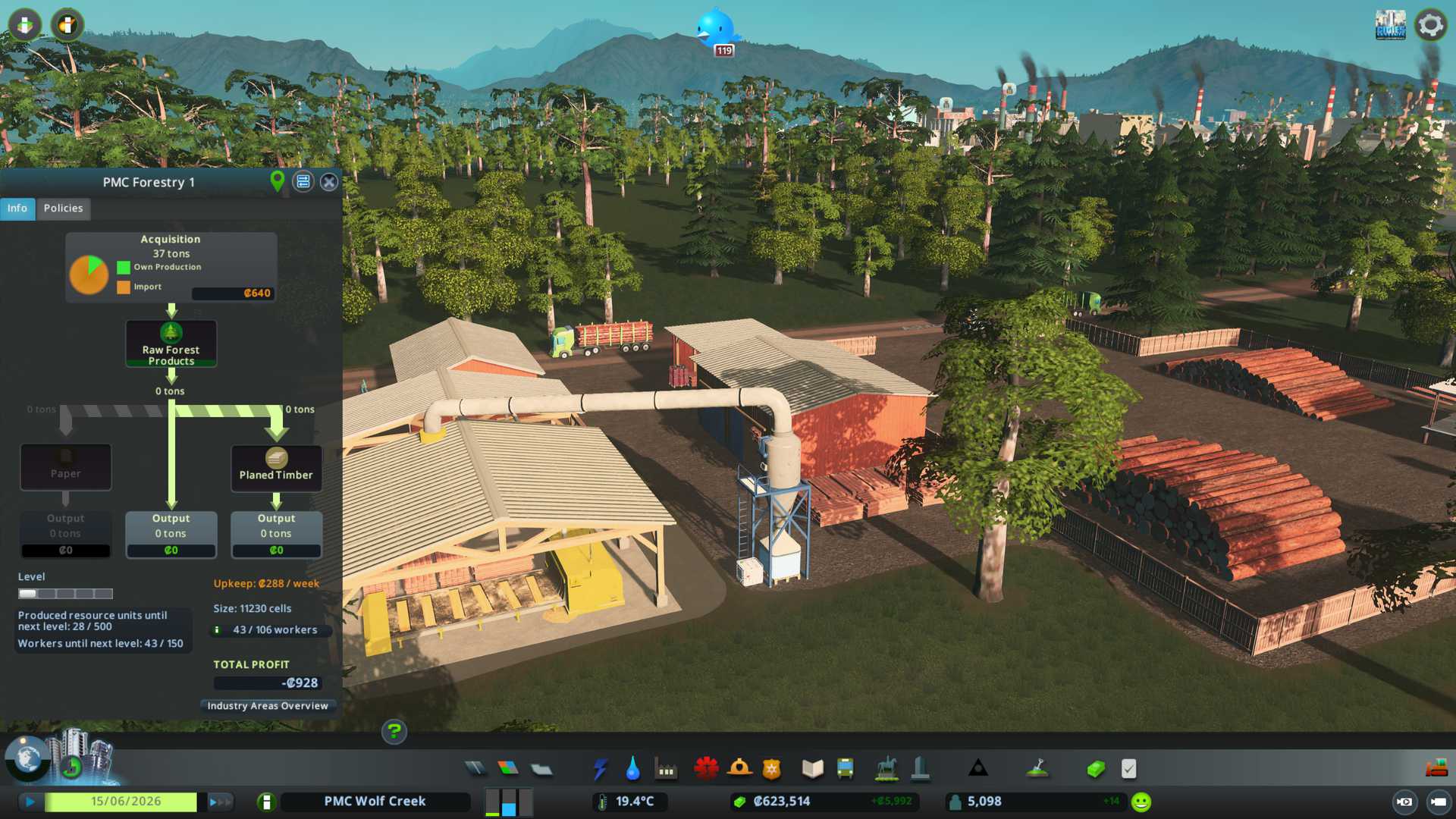Click the green location marker icon
The image size is (1456, 819).
(x=278, y=180)
